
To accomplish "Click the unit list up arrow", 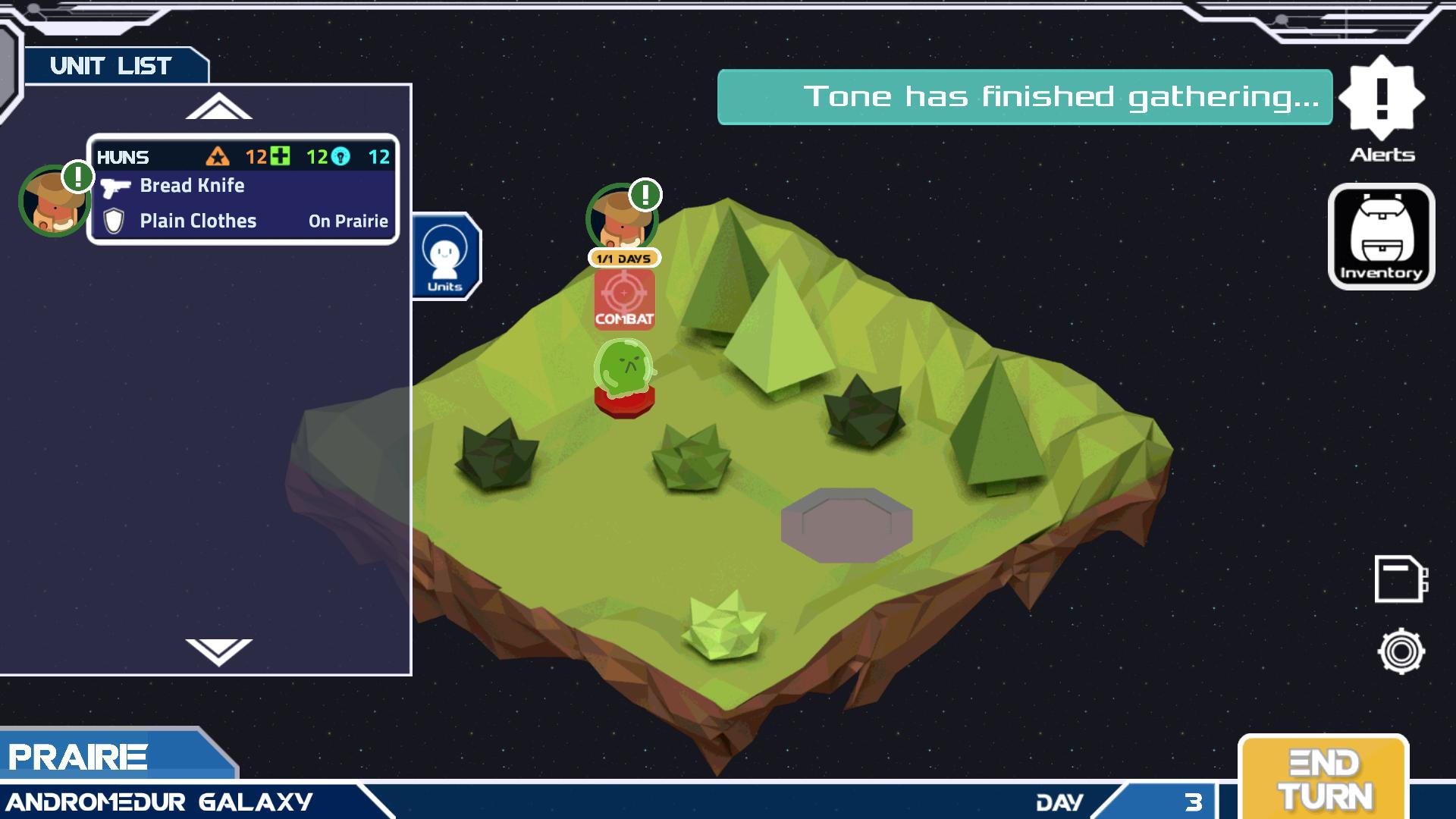I will tap(218, 107).
